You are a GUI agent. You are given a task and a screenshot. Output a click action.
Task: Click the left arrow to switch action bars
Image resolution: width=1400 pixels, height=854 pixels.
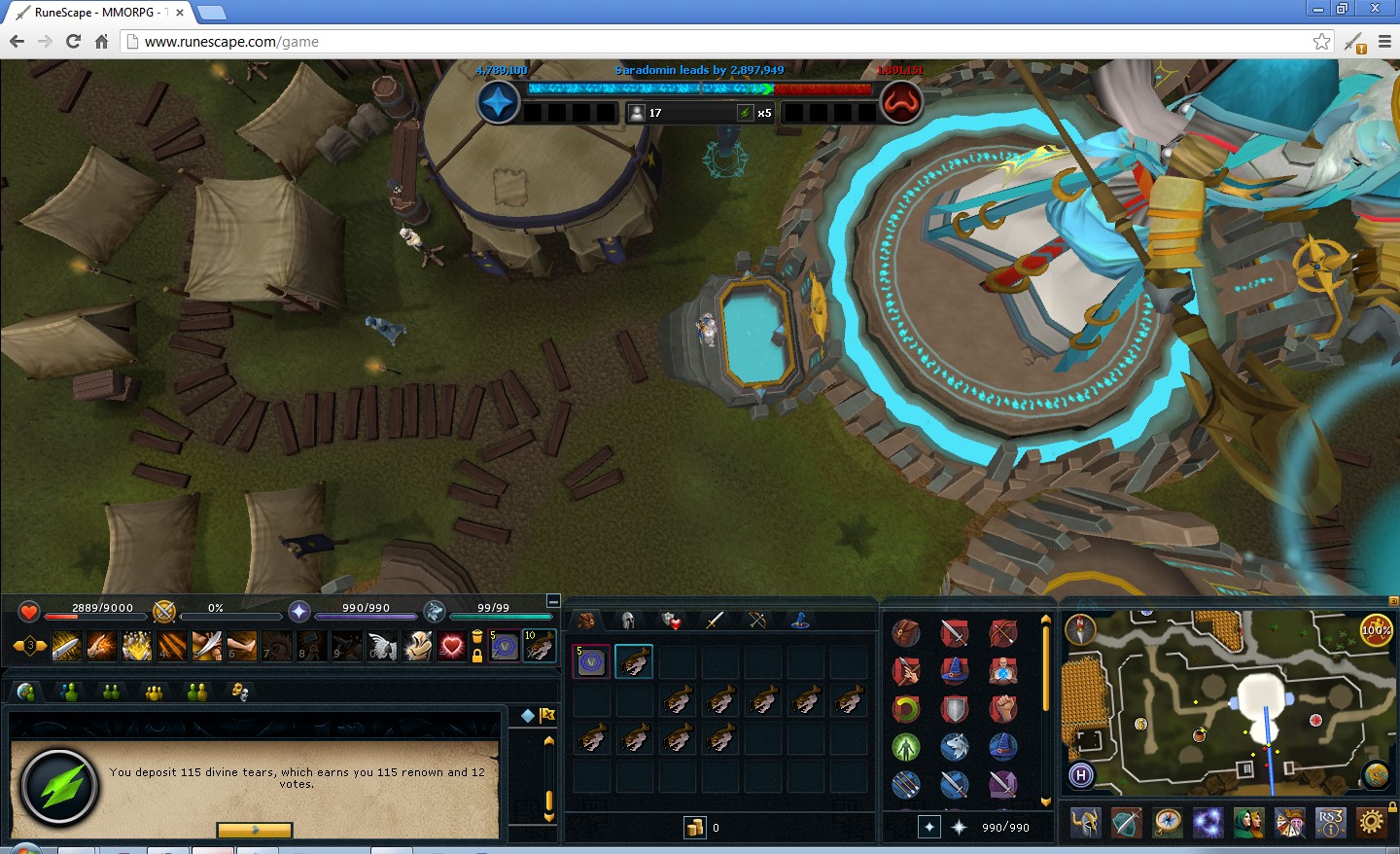pyautogui.click(x=17, y=644)
